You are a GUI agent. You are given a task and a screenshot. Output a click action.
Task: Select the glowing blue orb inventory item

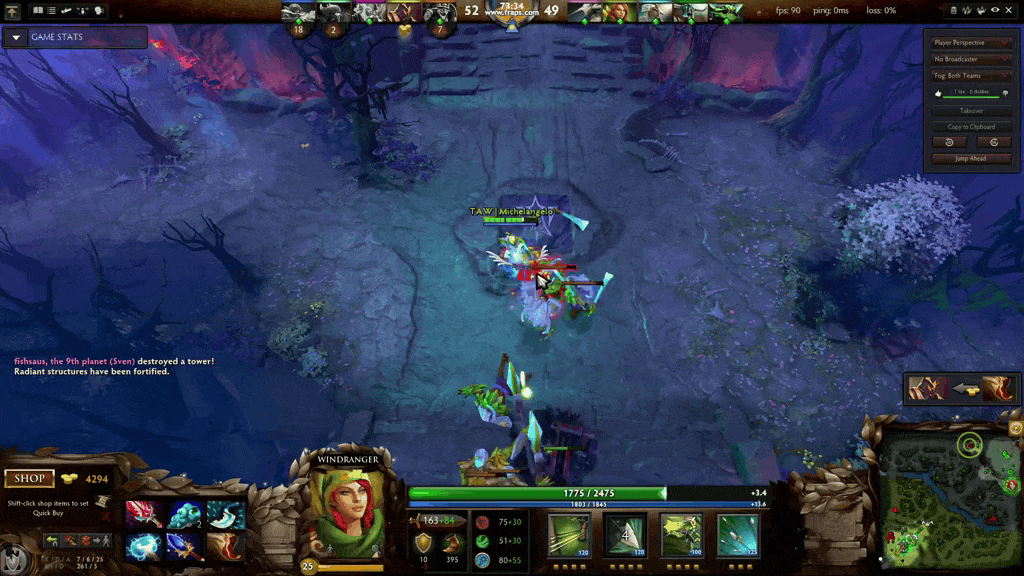143,546
